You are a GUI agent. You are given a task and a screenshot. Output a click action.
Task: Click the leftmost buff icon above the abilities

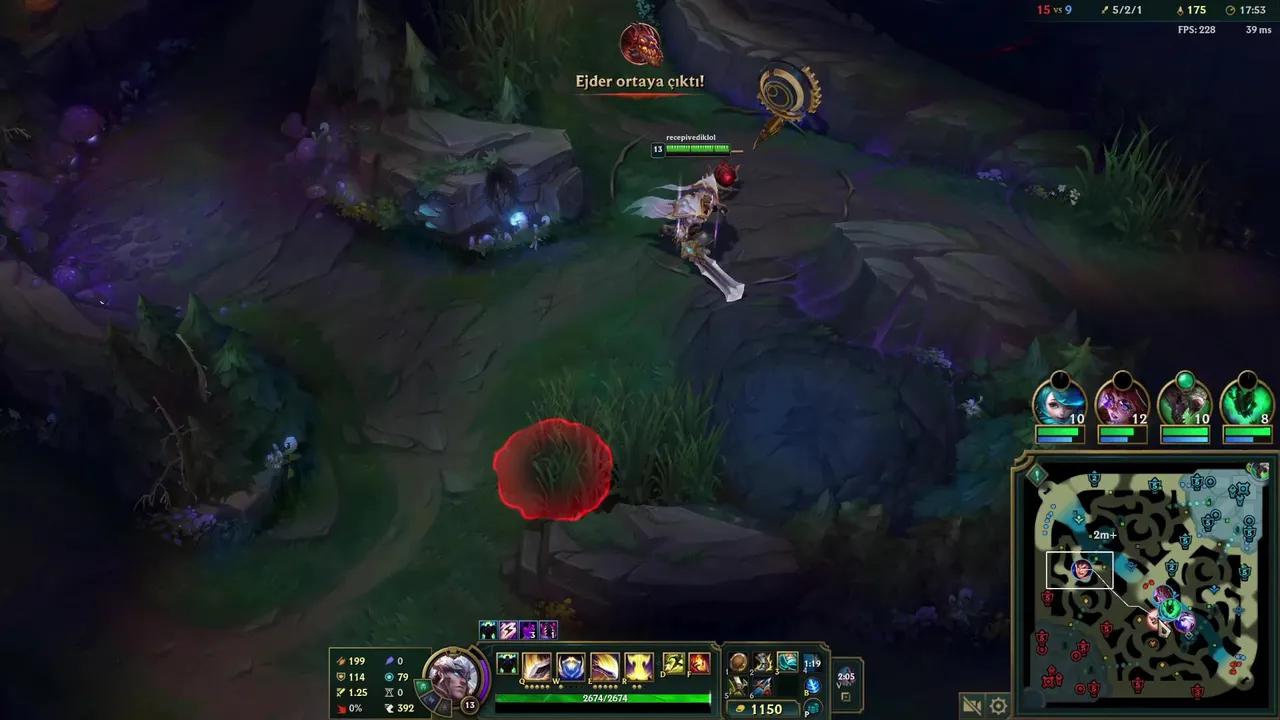pyautogui.click(x=487, y=628)
